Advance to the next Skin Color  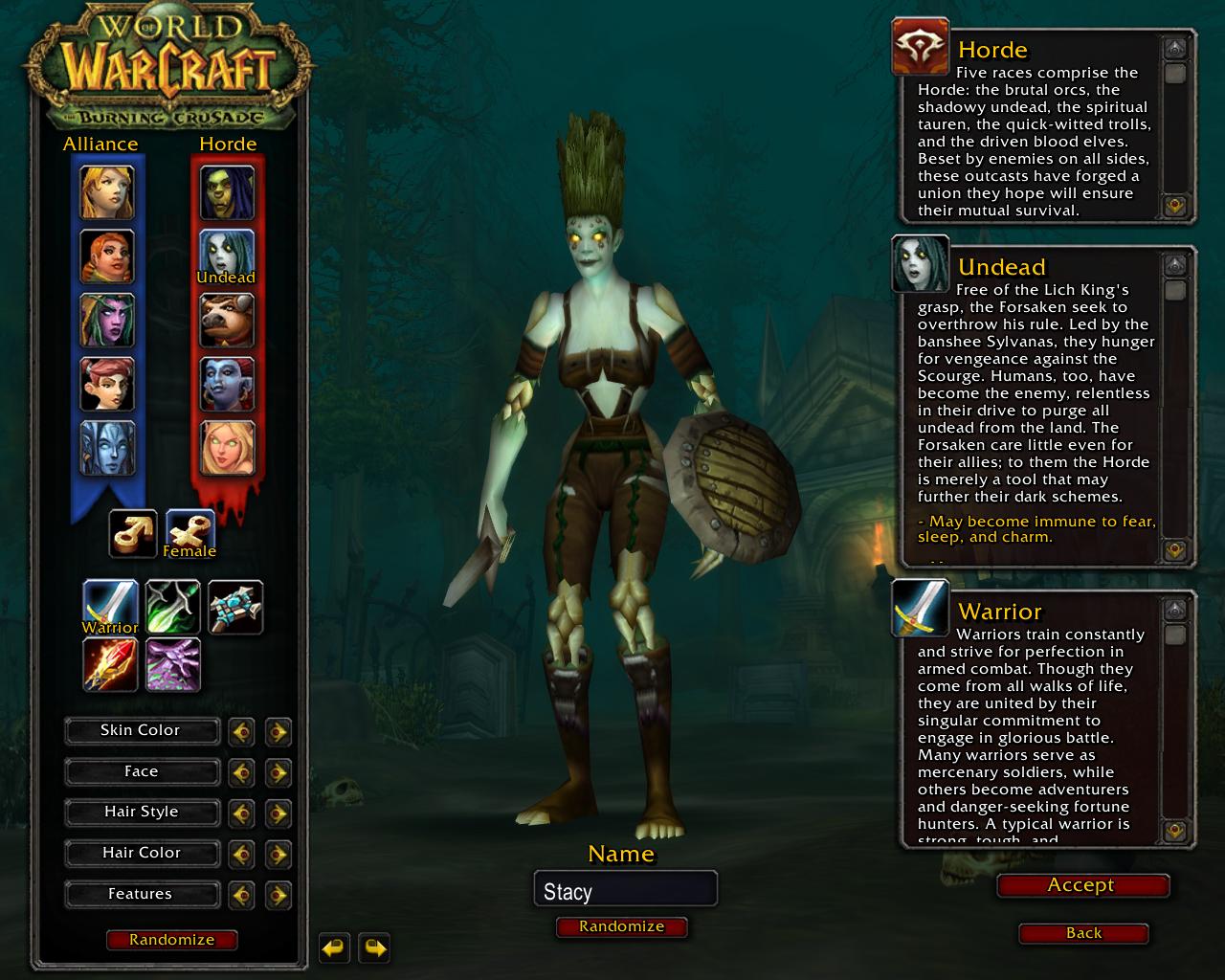tap(278, 732)
